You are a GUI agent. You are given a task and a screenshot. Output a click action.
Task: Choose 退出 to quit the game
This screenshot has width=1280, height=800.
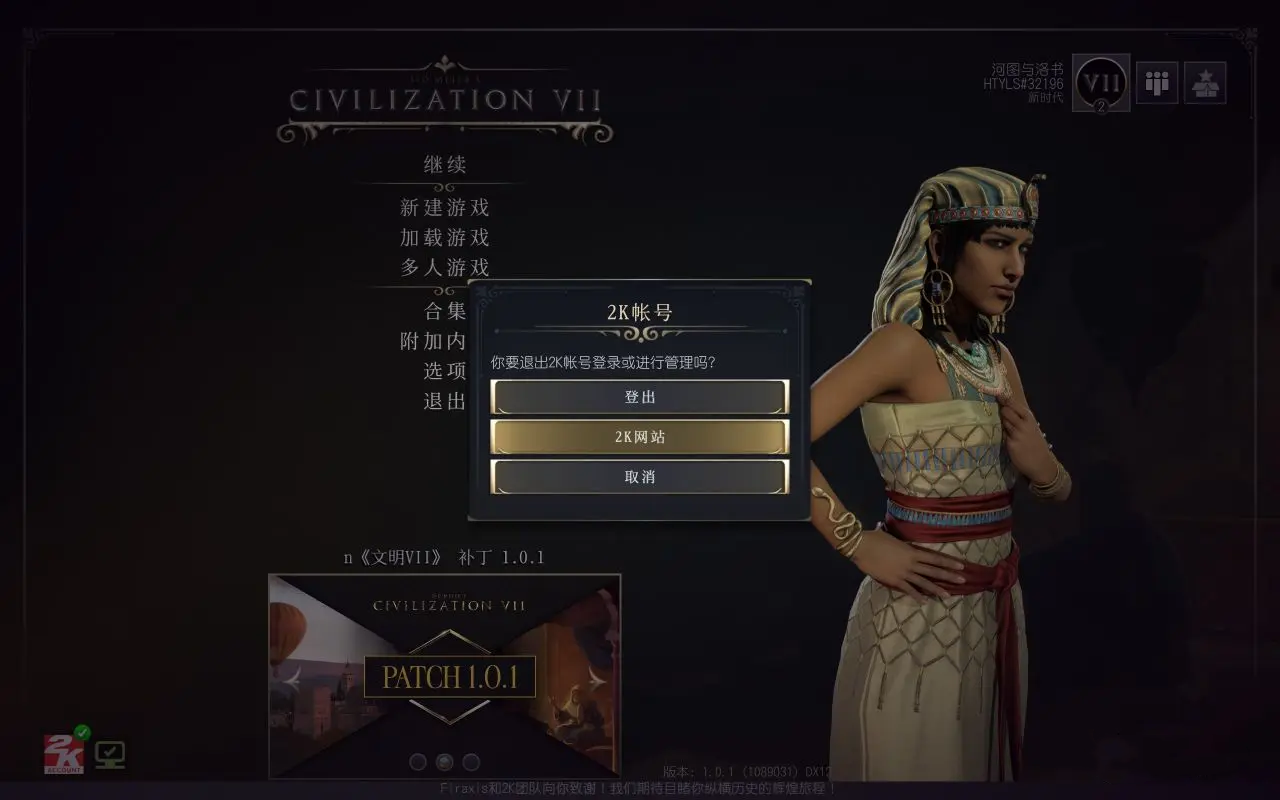tap(445, 401)
